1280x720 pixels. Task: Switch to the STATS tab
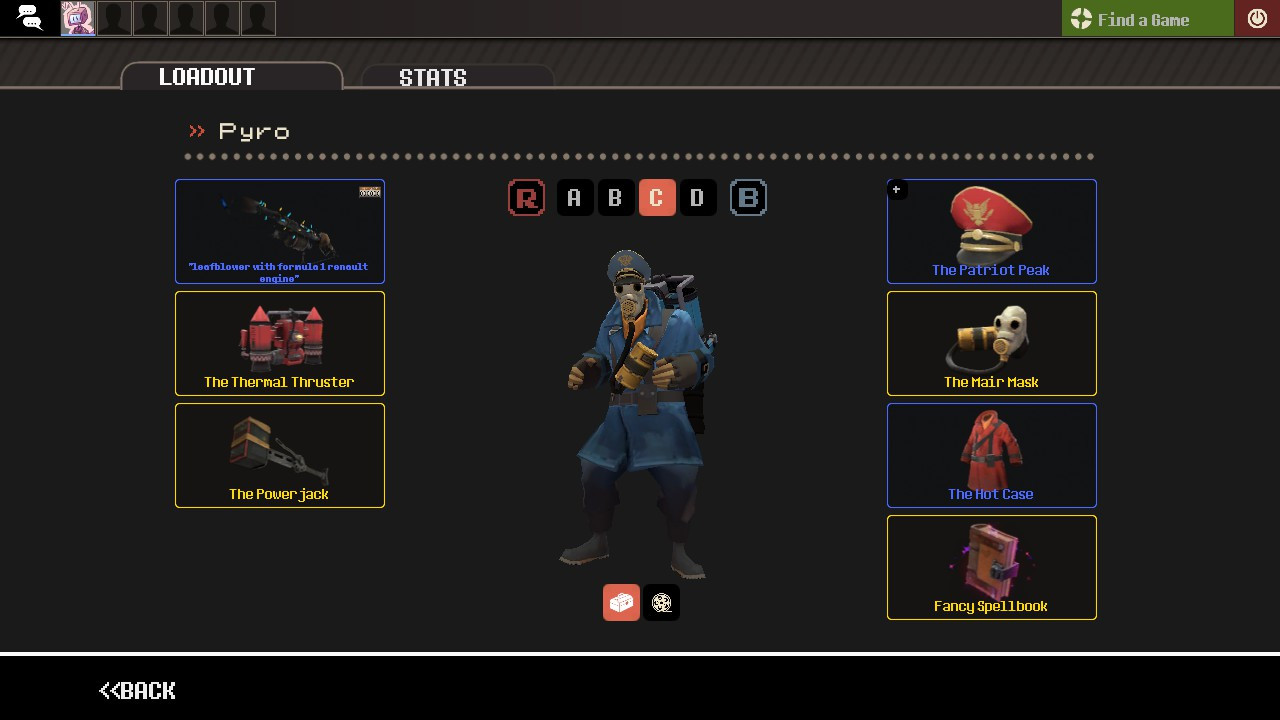pyautogui.click(x=433, y=77)
